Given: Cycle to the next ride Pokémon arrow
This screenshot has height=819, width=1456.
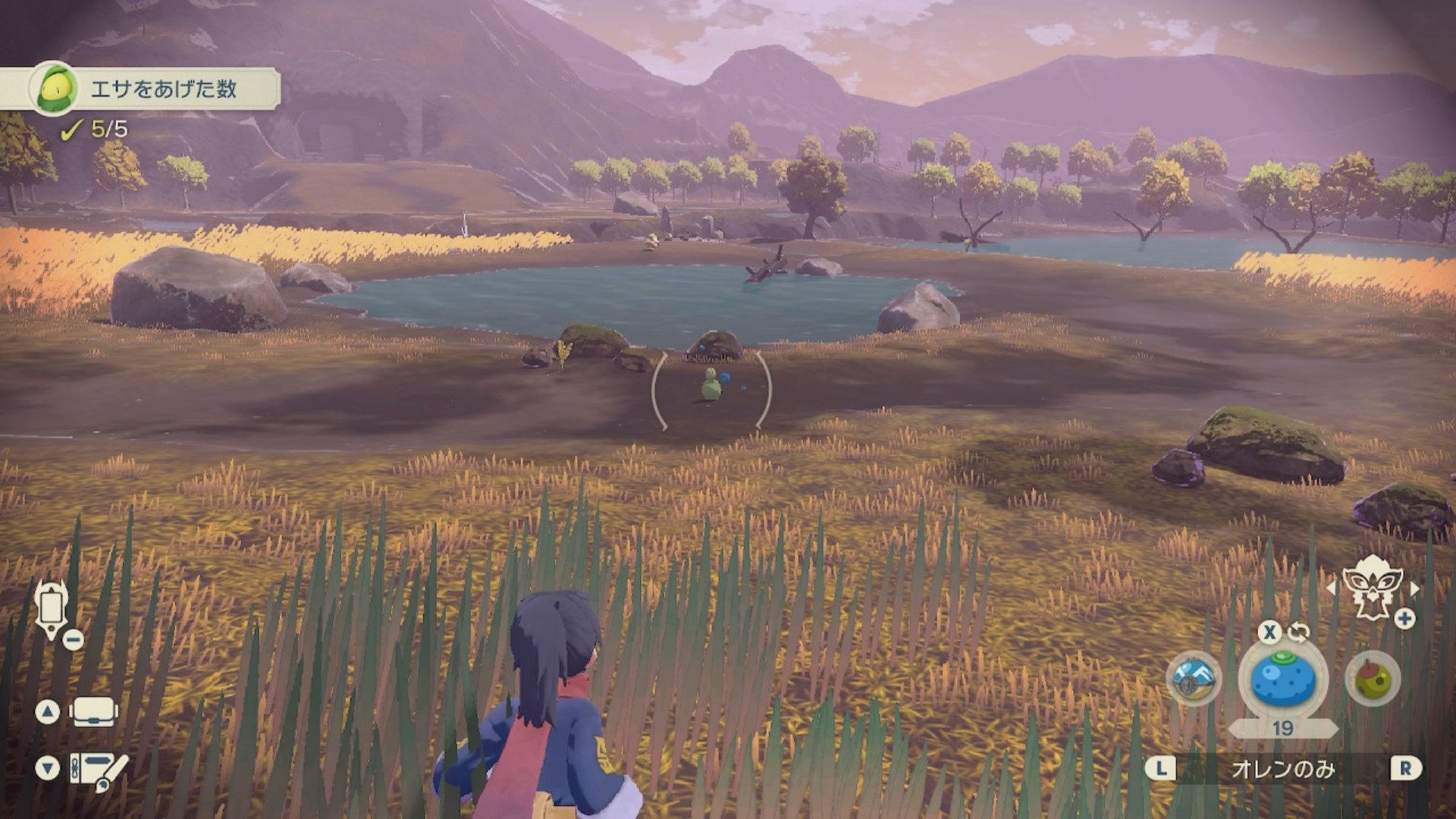Looking at the screenshot, I should pos(1414,588).
